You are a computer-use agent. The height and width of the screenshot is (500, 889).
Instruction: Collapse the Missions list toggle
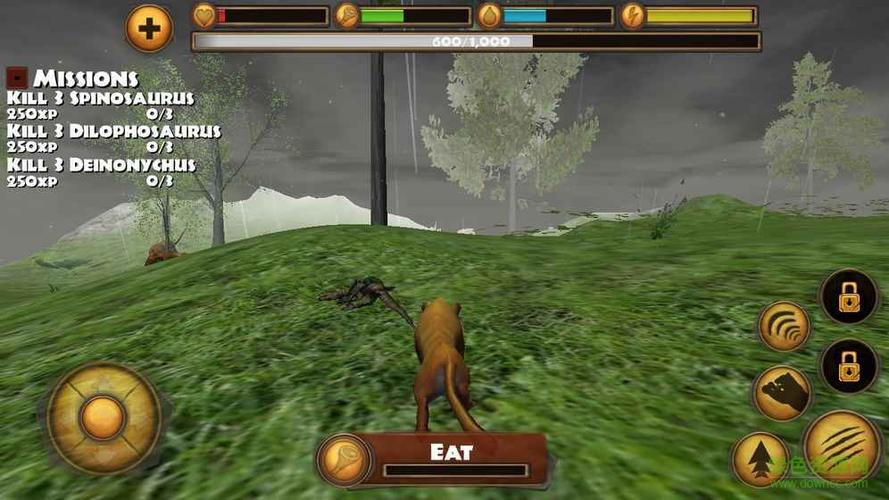point(16,77)
